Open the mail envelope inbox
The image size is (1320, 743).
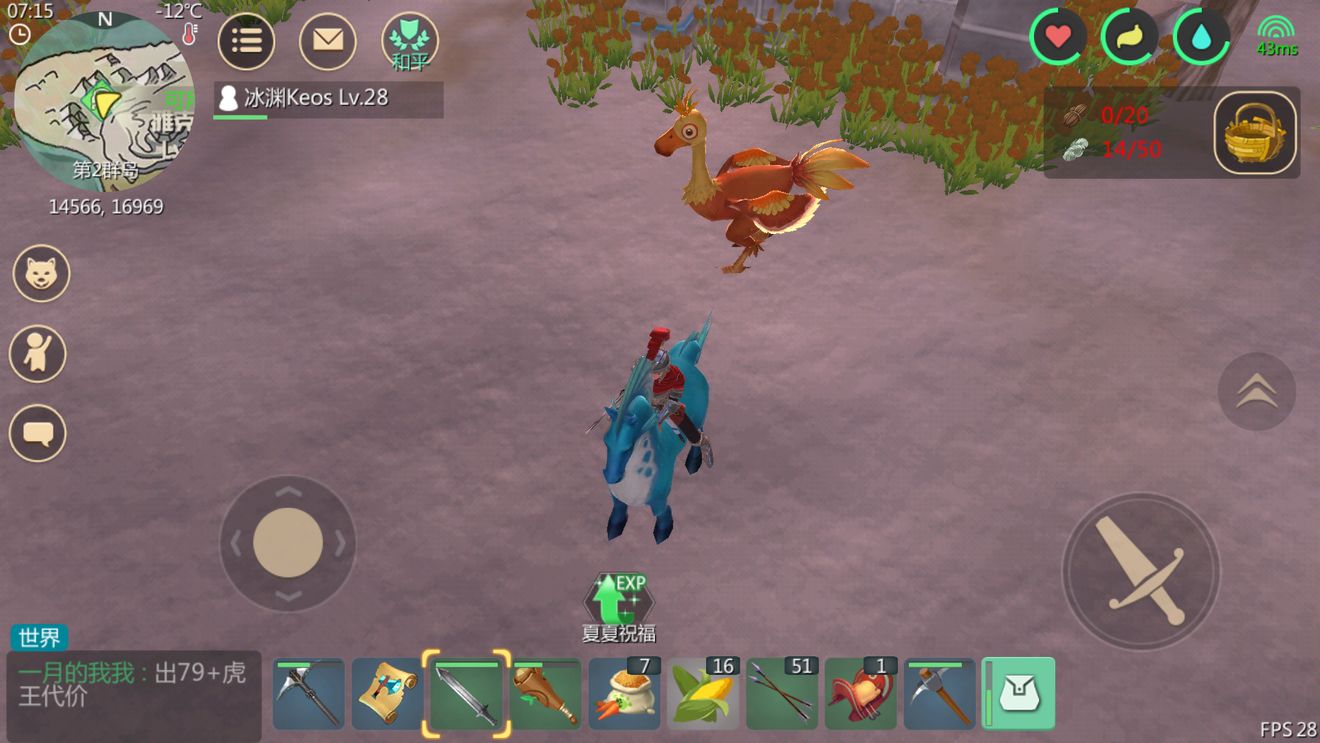328,41
